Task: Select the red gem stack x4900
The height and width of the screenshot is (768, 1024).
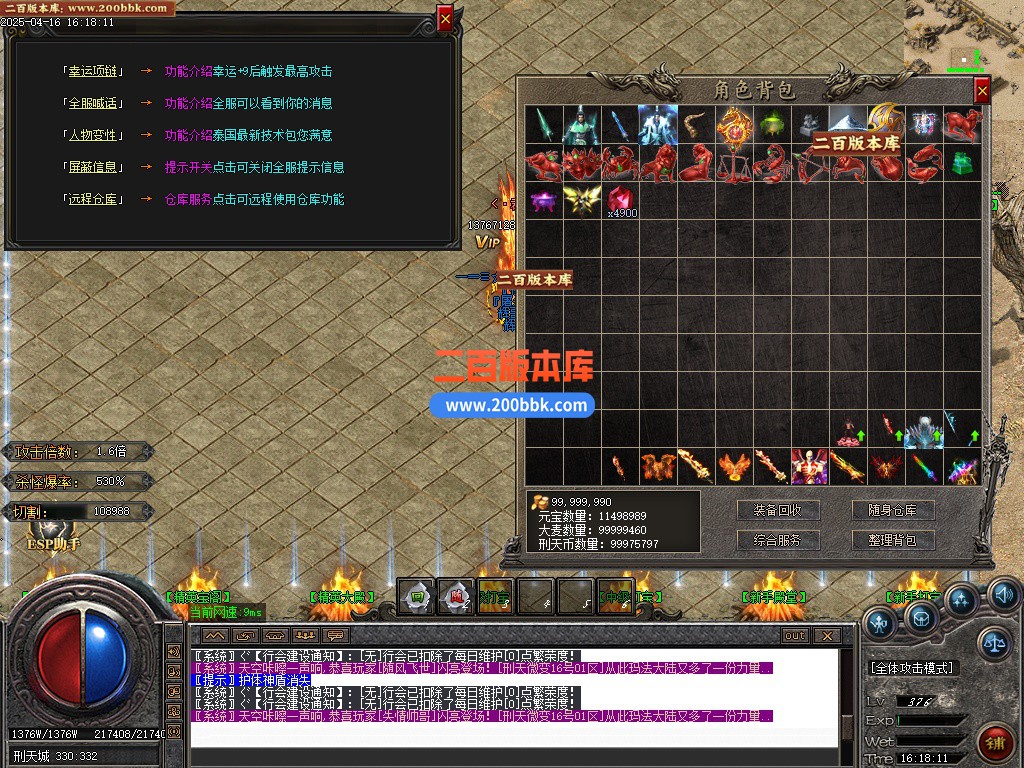Action: [x=621, y=198]
